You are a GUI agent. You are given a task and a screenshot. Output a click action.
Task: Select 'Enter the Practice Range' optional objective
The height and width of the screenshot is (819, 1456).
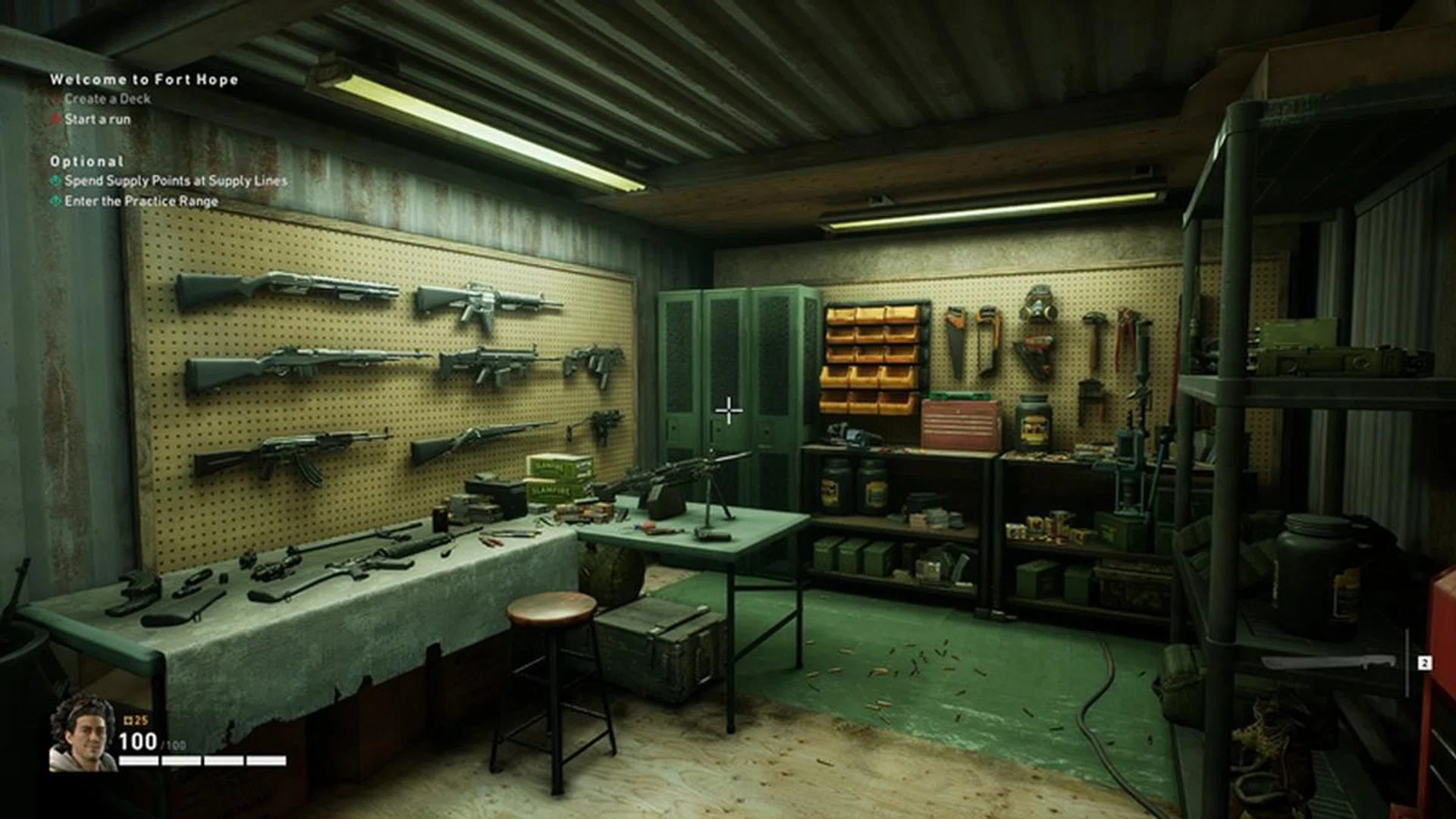pyautogui.click(x=141, y=201)
